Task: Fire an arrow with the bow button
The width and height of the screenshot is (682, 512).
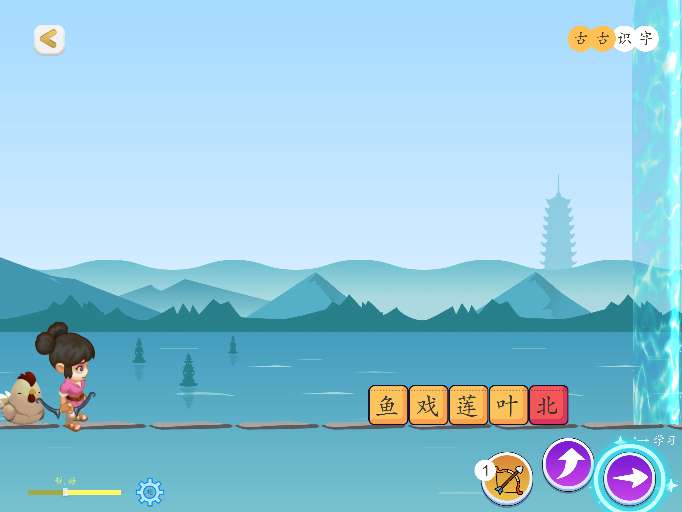Action: point(507,478)
